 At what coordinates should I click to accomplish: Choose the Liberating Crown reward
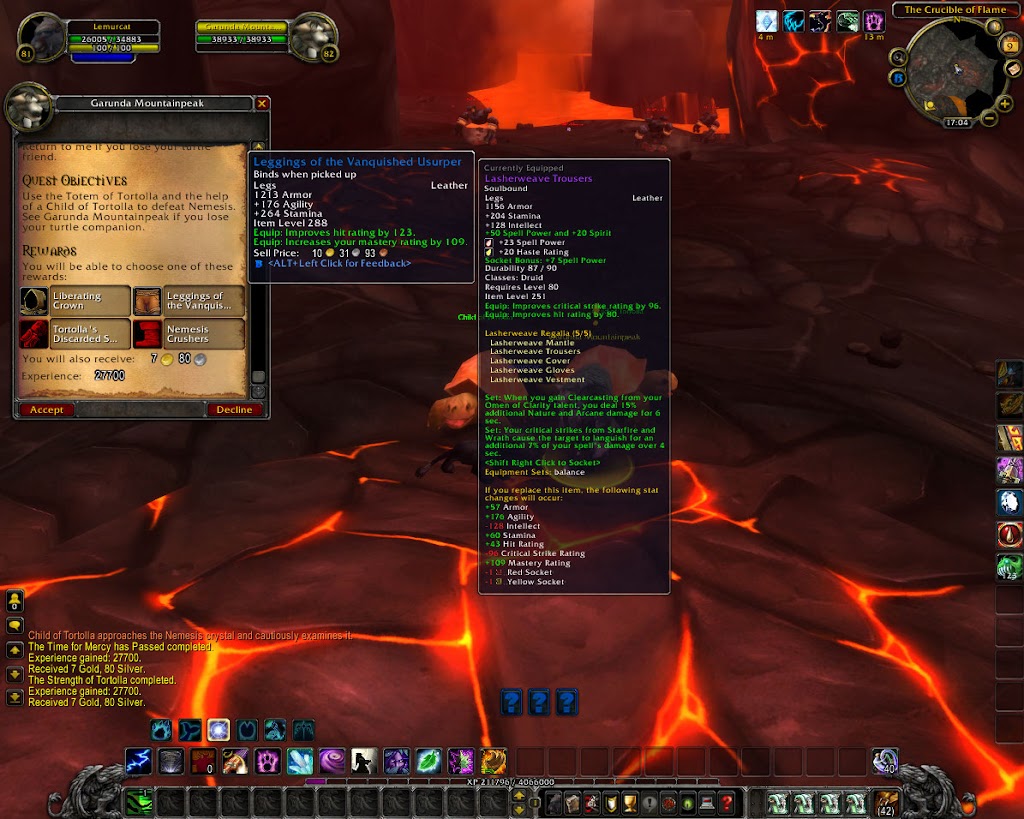76,301
